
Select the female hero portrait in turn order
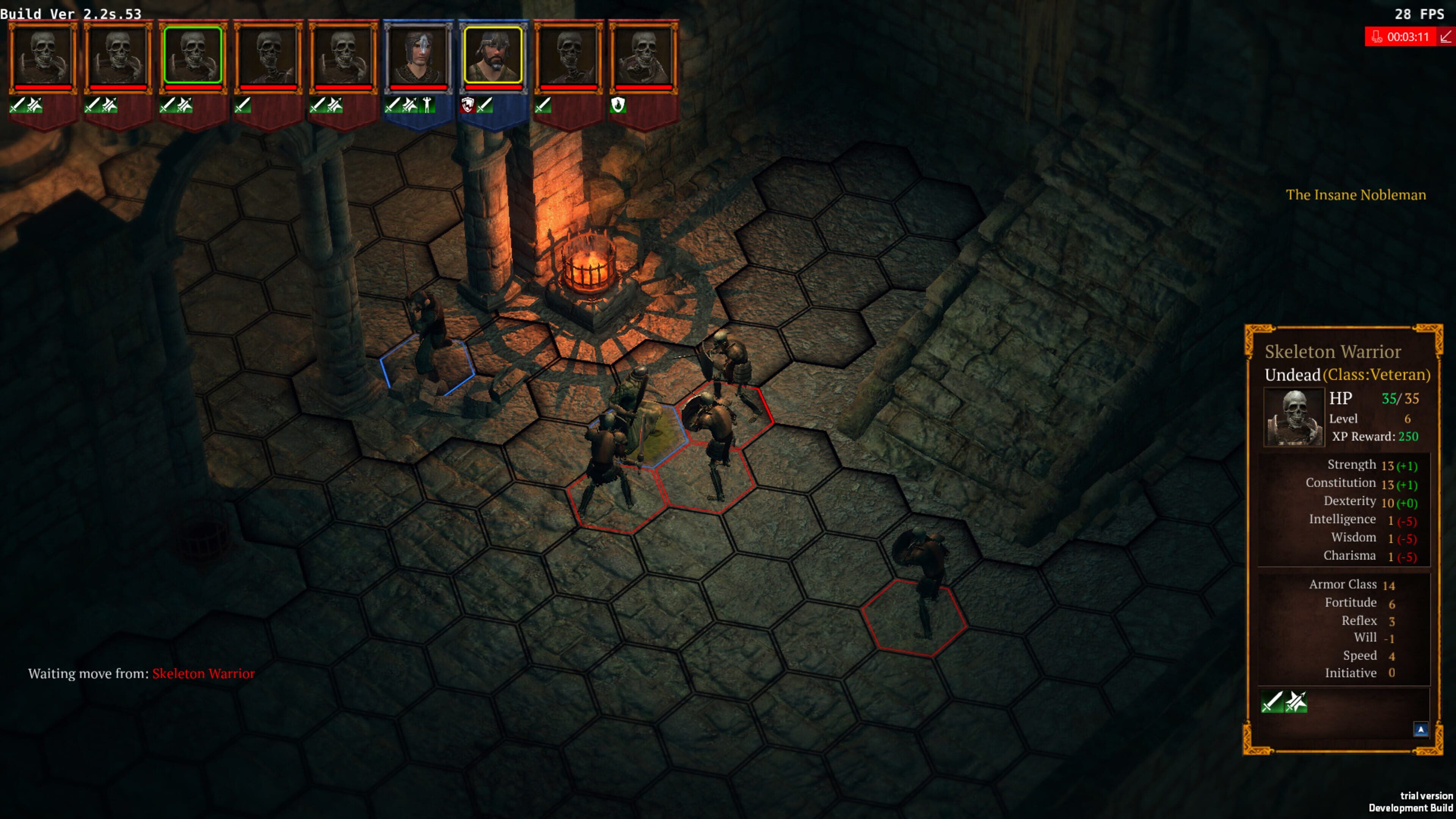[418, 55]
